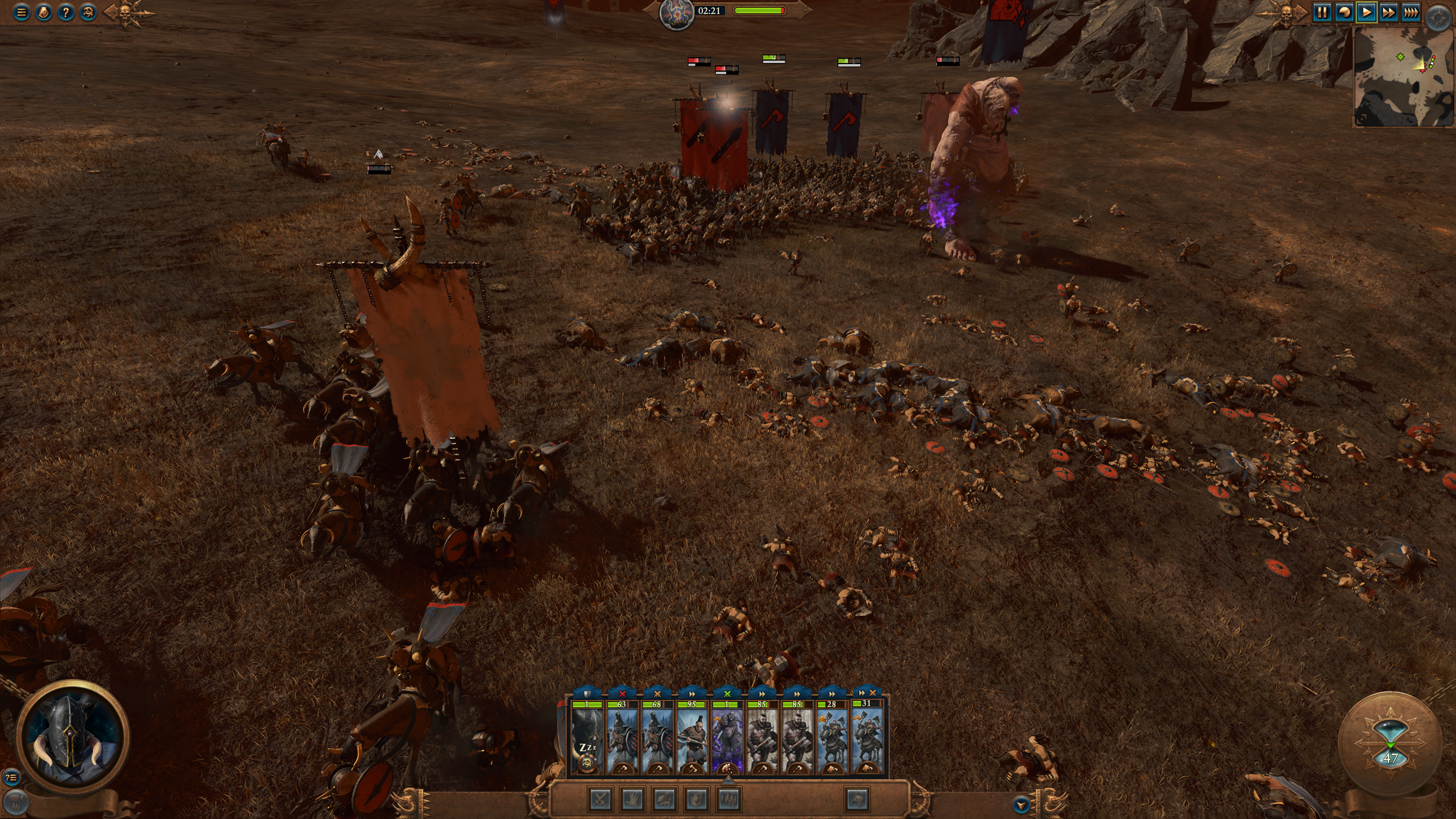Set battle to normal play speed

coord(1366,12)
